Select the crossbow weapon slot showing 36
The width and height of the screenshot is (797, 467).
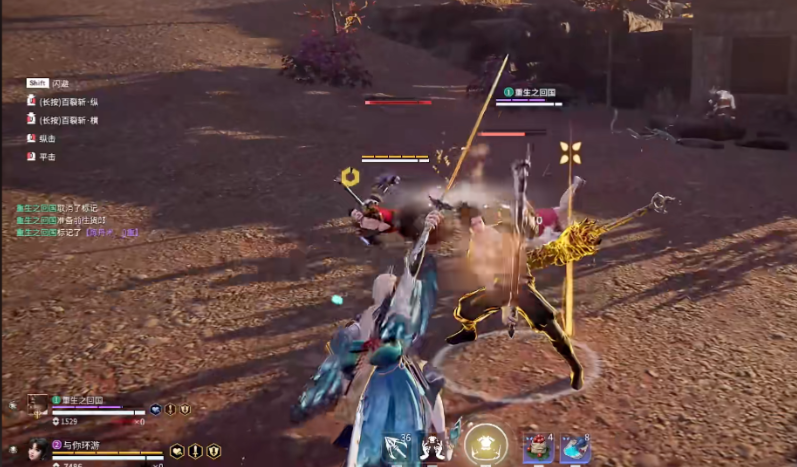click(397, 448)
